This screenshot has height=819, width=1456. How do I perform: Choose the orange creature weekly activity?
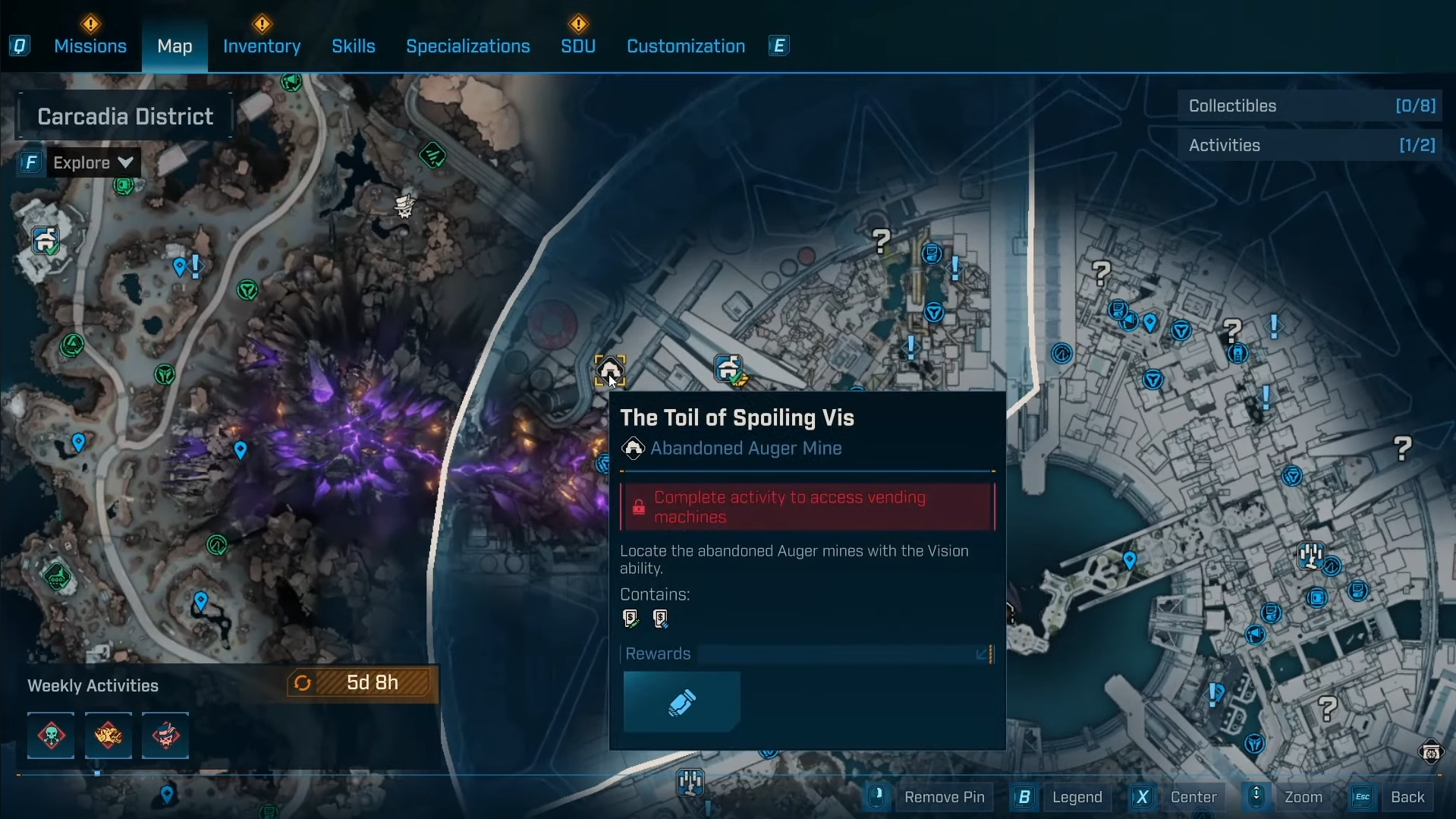pyautogui.click(x=108, y=736)
